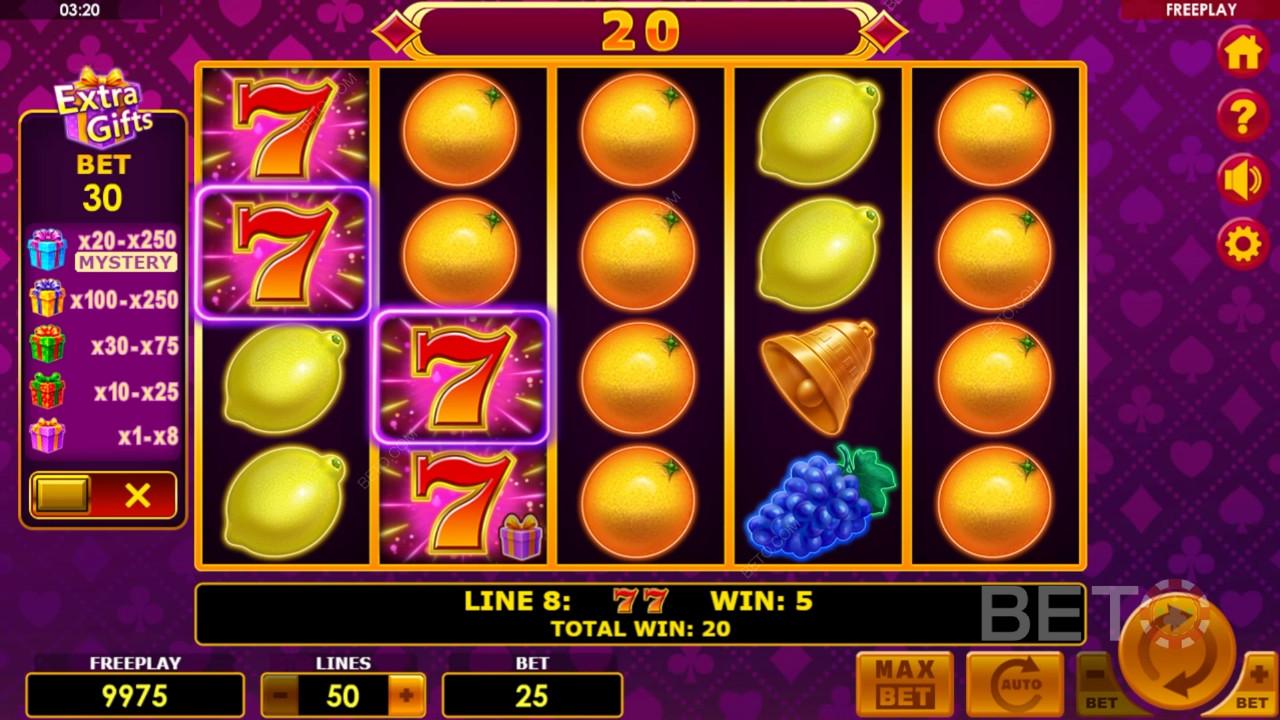Click the MAX BET button
The height and width of the screenshot is (720, 1280).
905,684
